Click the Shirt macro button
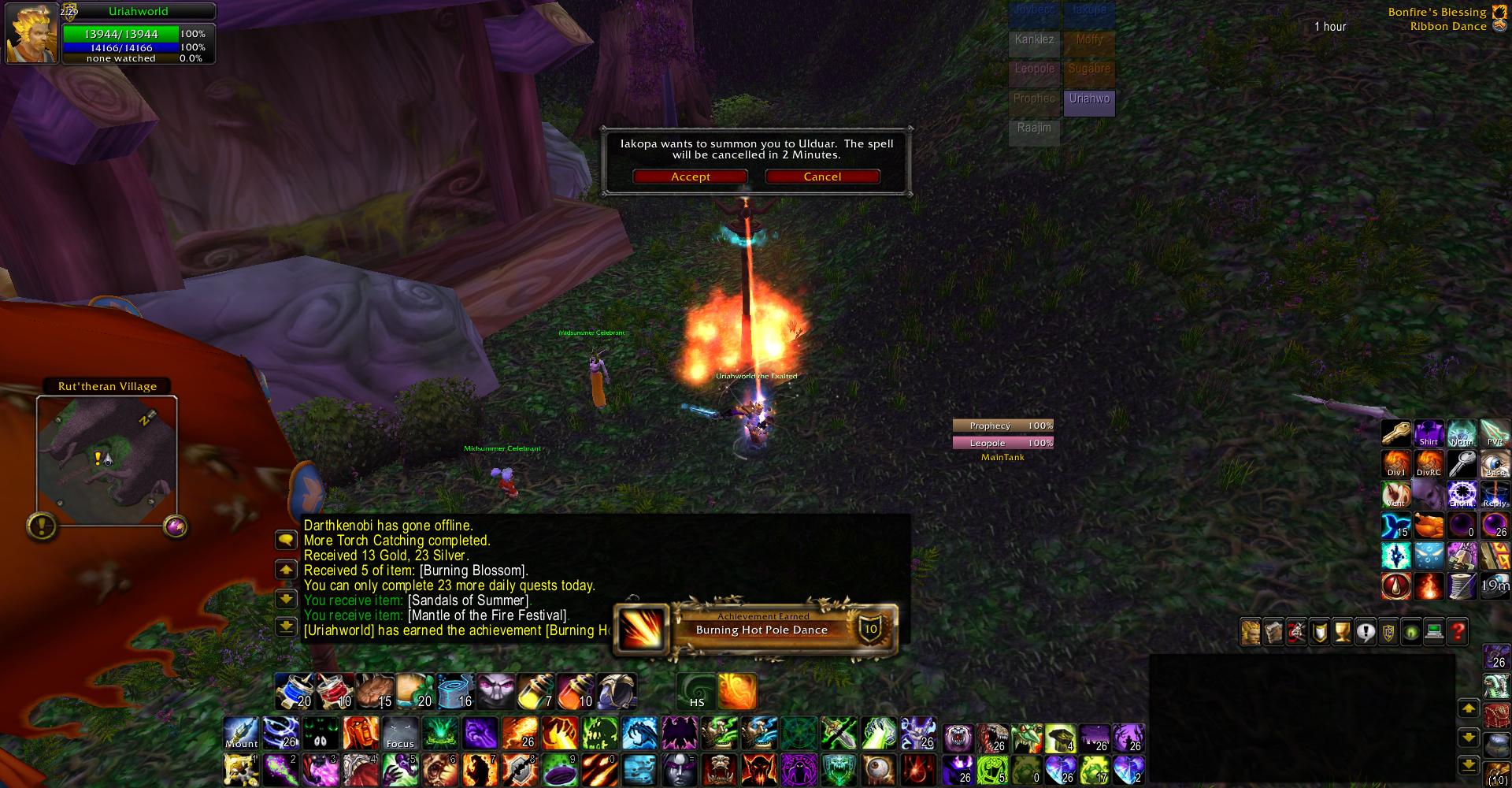 (x=1429, y=433)
